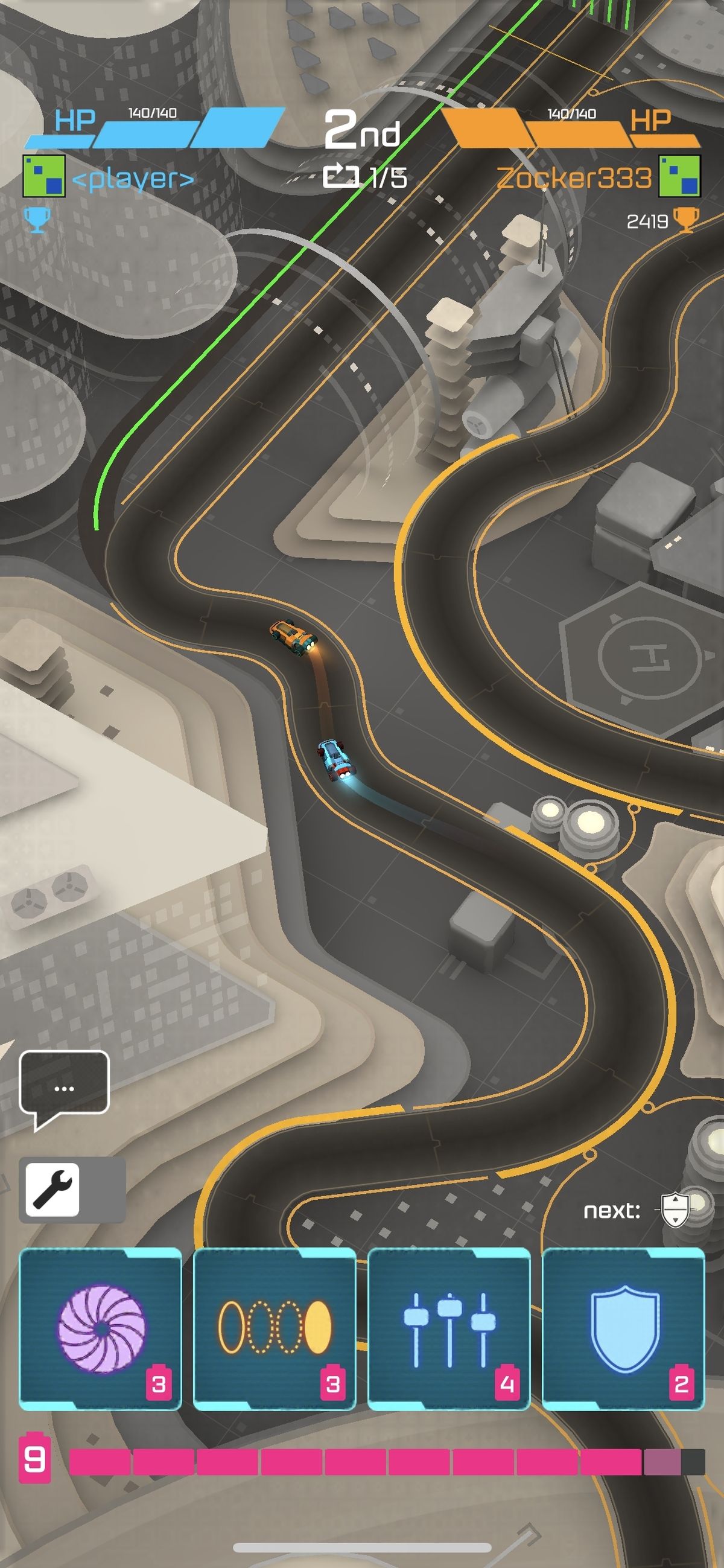
Task: Play the blue shield card
Action: 623,1328
